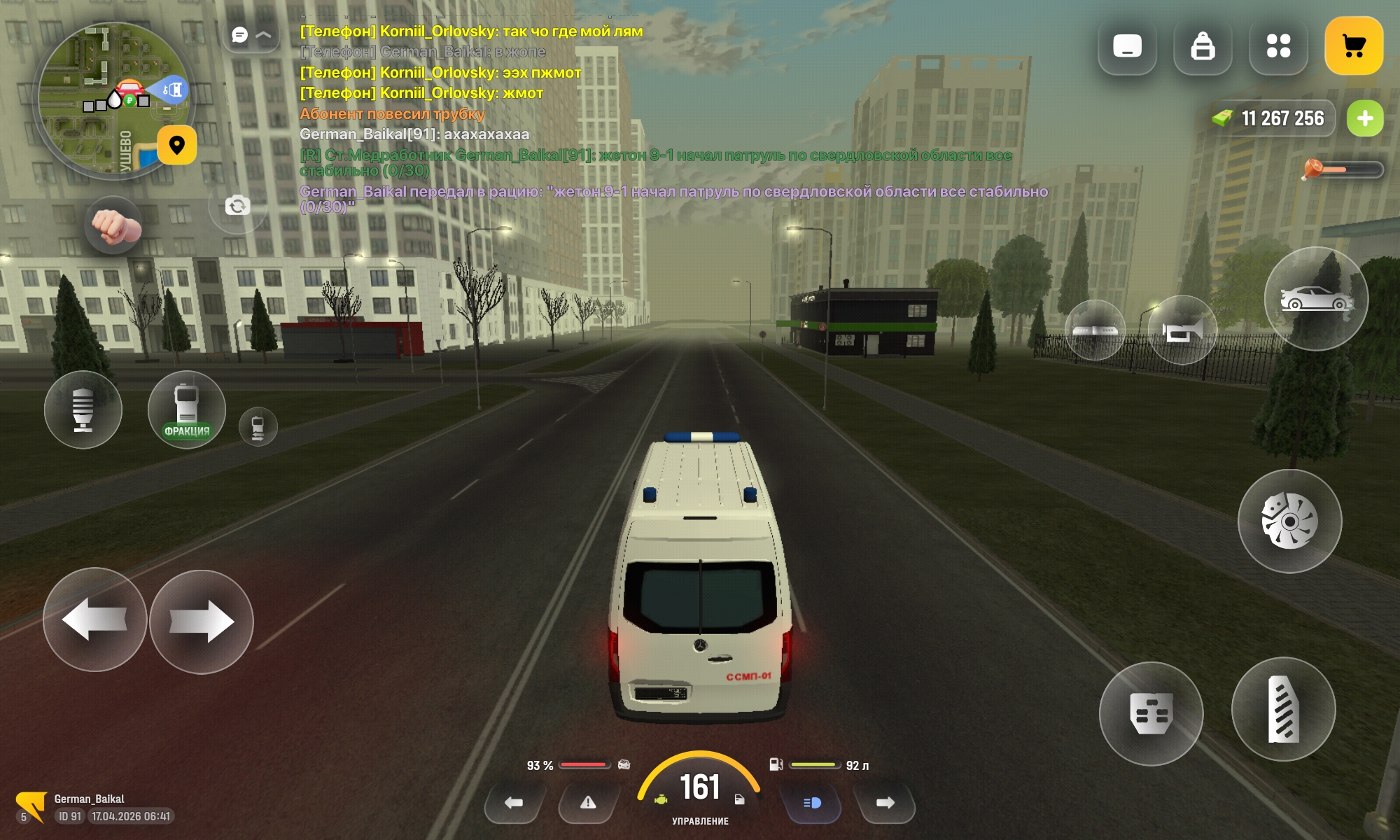Screen dimensions: 1400x840
Task: Tap the fist punch button
Action: [x=114, y=226]
